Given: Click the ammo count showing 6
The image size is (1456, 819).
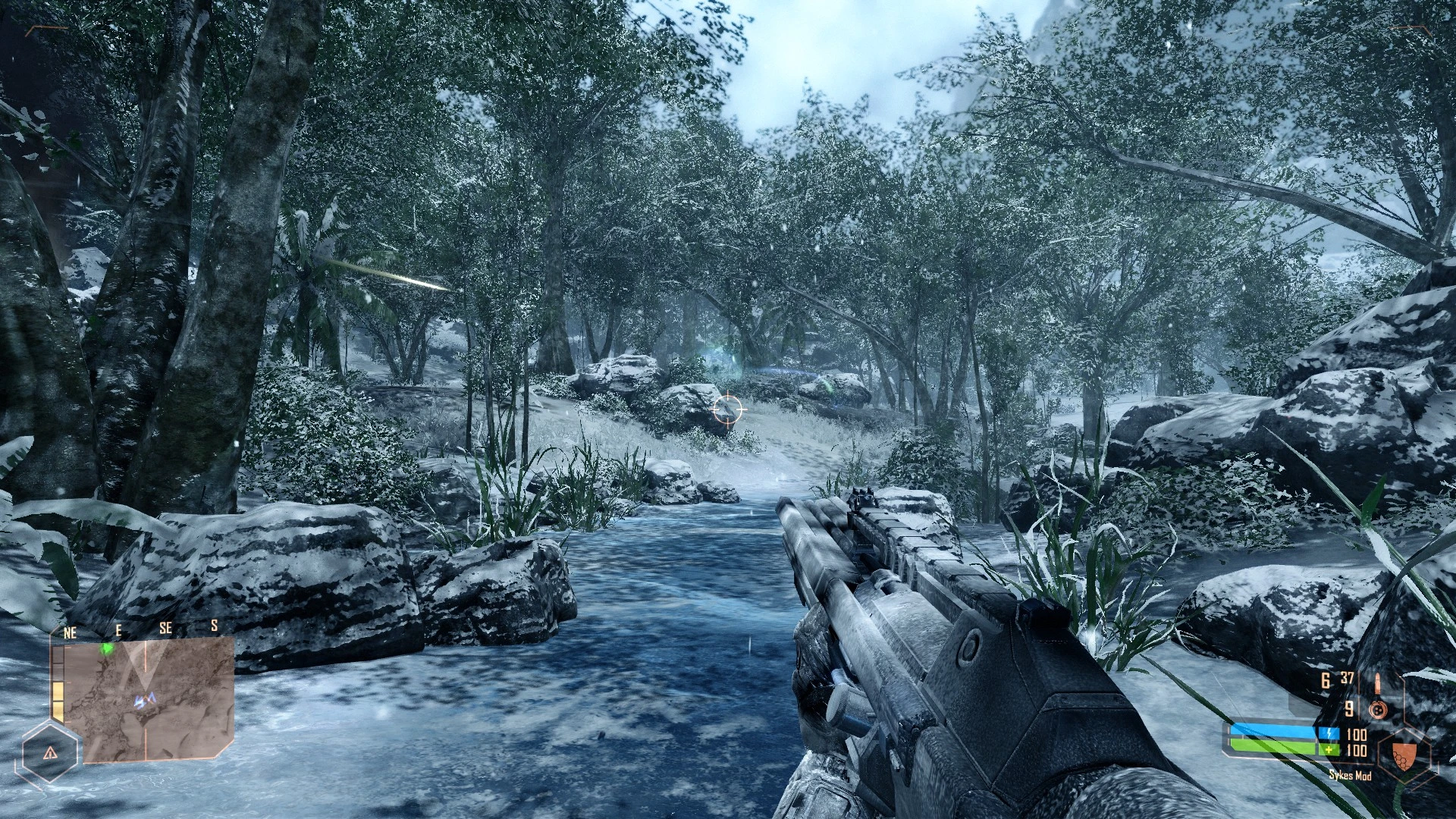Looking at the screenshot, I should point(1324,679).
